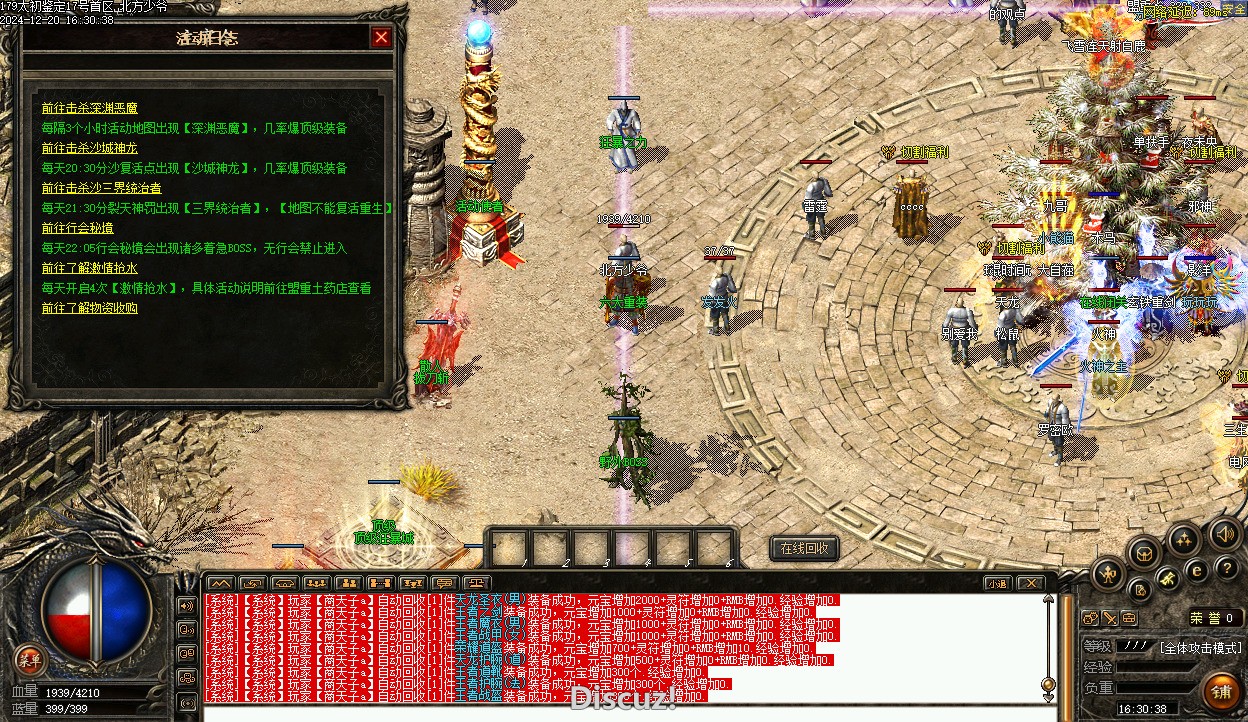Screen dimensions: 1248x722
Task: Open the 前往了解激情抢水 link
Action: pyautogui.click(x=89, y=268)
